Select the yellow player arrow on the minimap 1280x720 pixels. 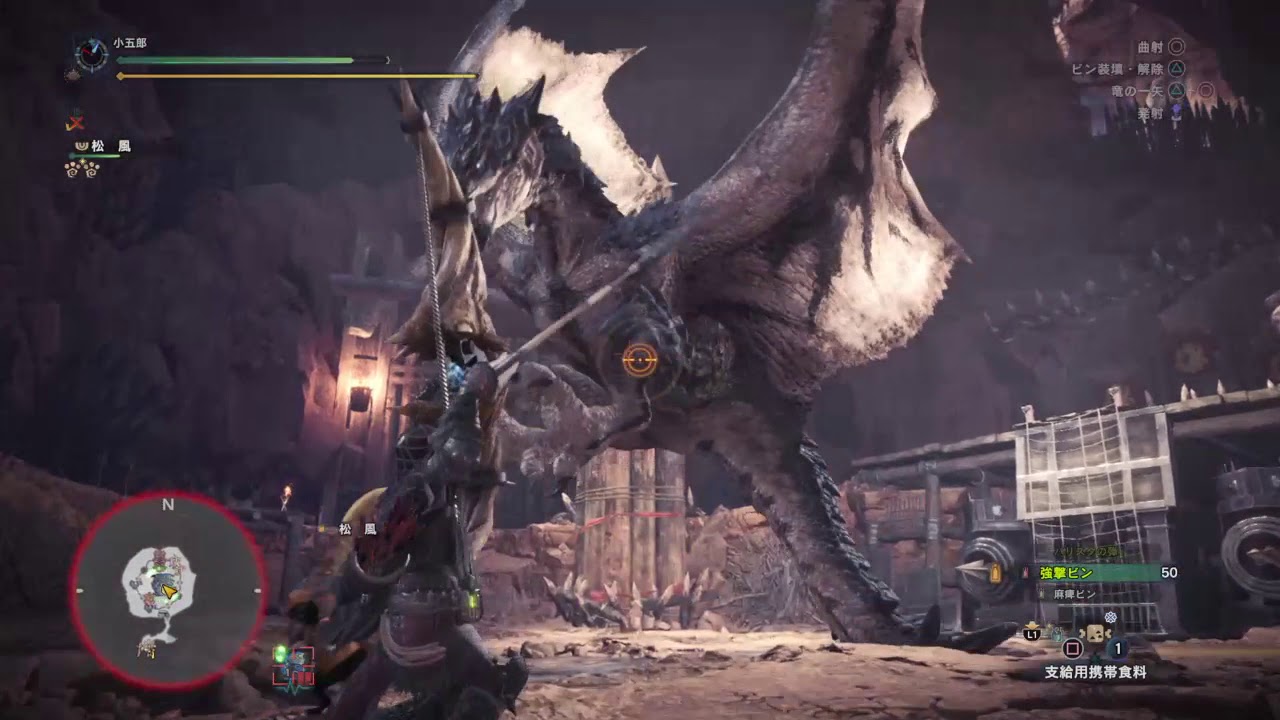click(x=171, y=593)
